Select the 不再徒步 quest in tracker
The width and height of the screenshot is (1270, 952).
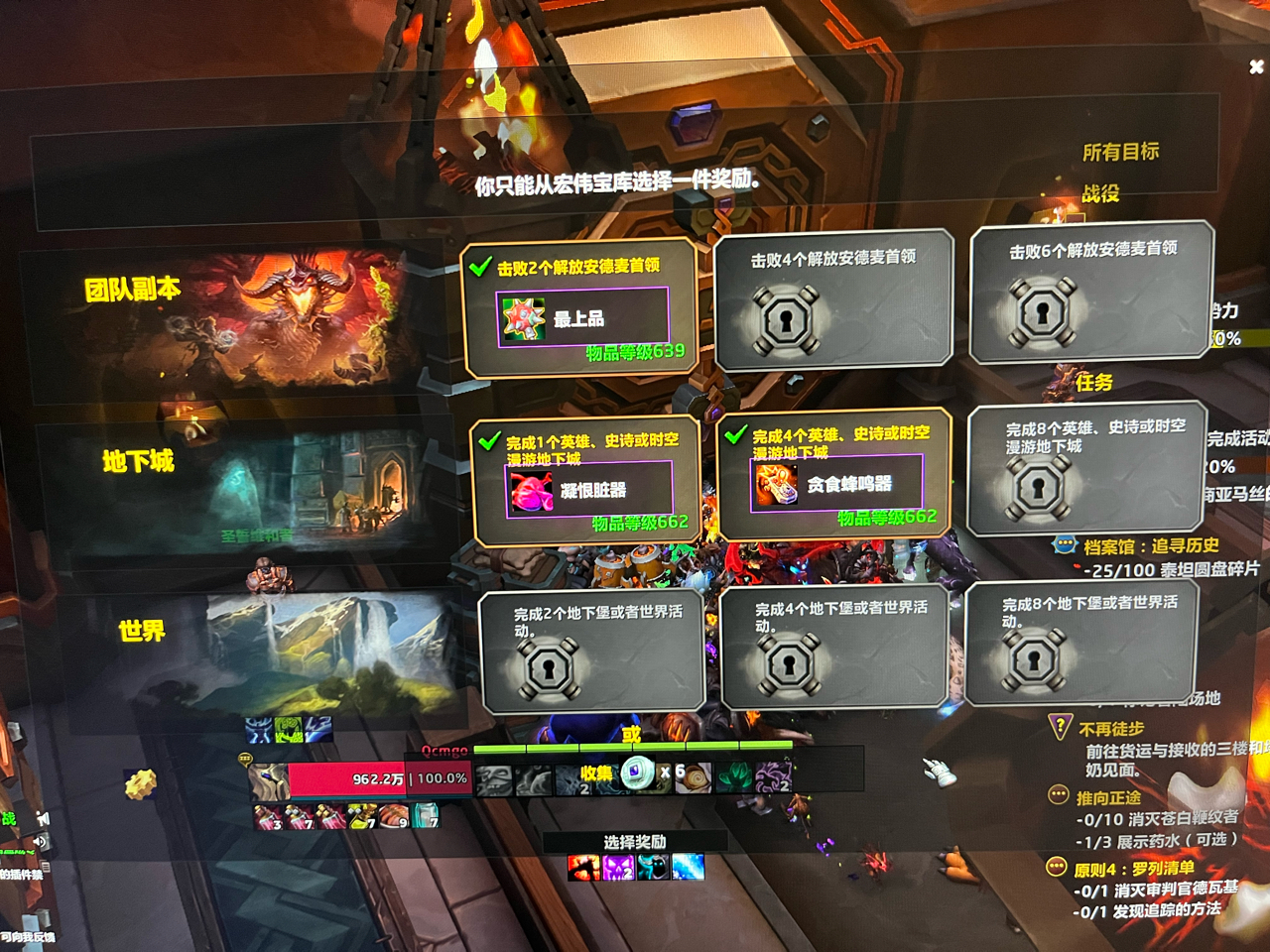click(1111, 729)
